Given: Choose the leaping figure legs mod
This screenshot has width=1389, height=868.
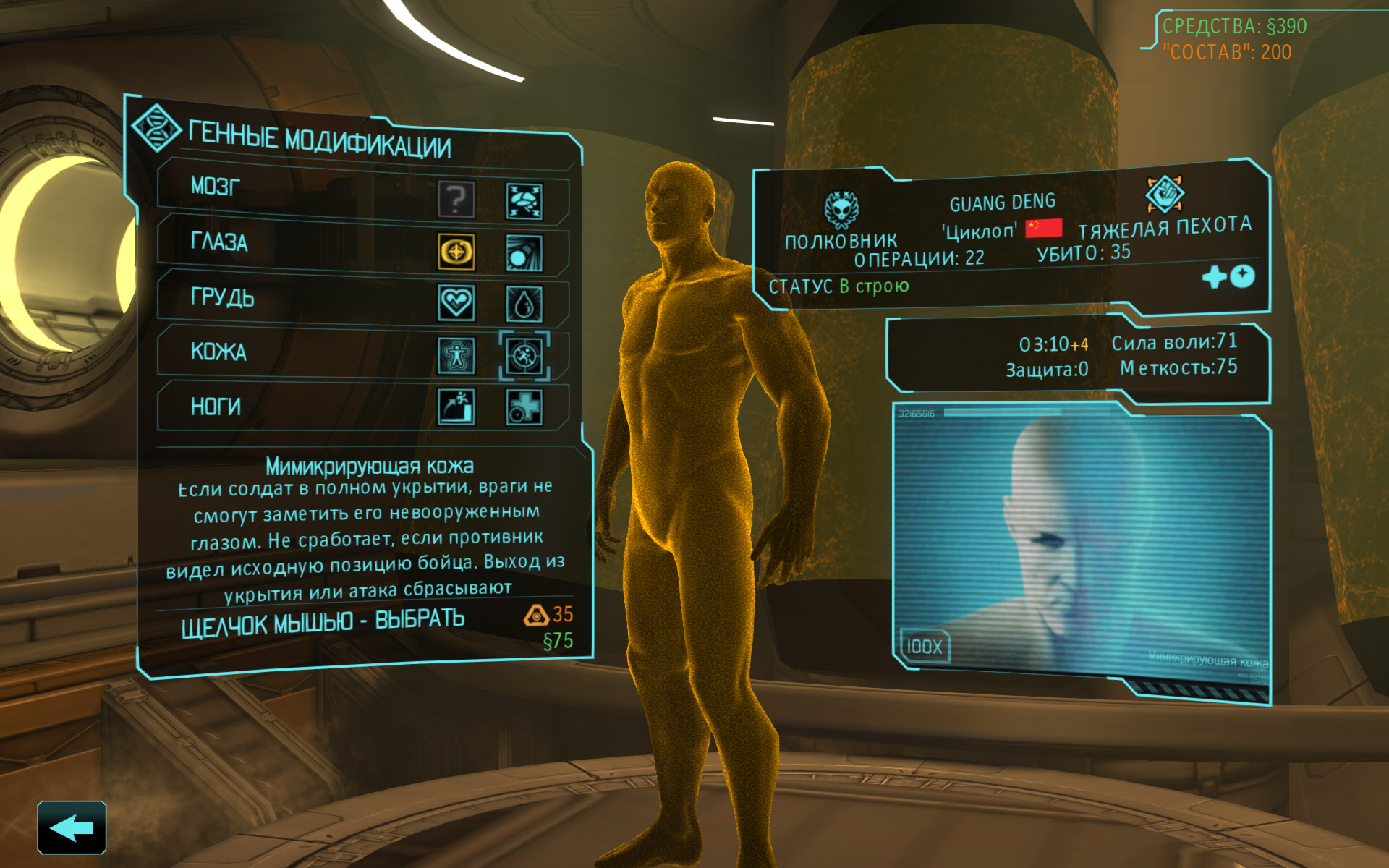Looking at the screenshot, I should pos(456,407).
